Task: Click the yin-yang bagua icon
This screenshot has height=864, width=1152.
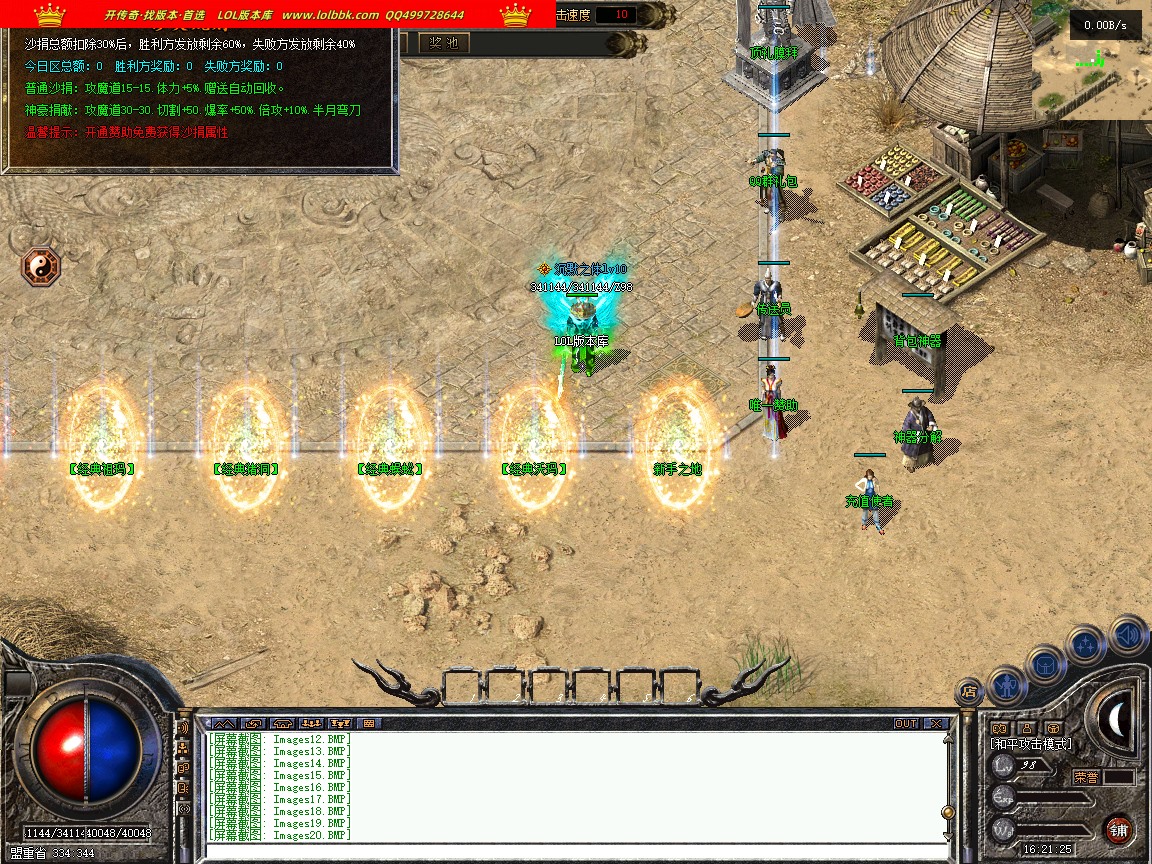Action: click(x=41, y=267)
